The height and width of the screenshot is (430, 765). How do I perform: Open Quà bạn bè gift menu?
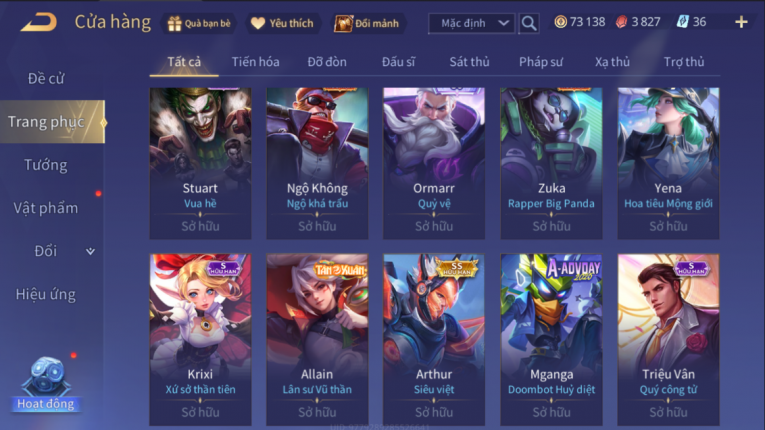coord(201,23)
